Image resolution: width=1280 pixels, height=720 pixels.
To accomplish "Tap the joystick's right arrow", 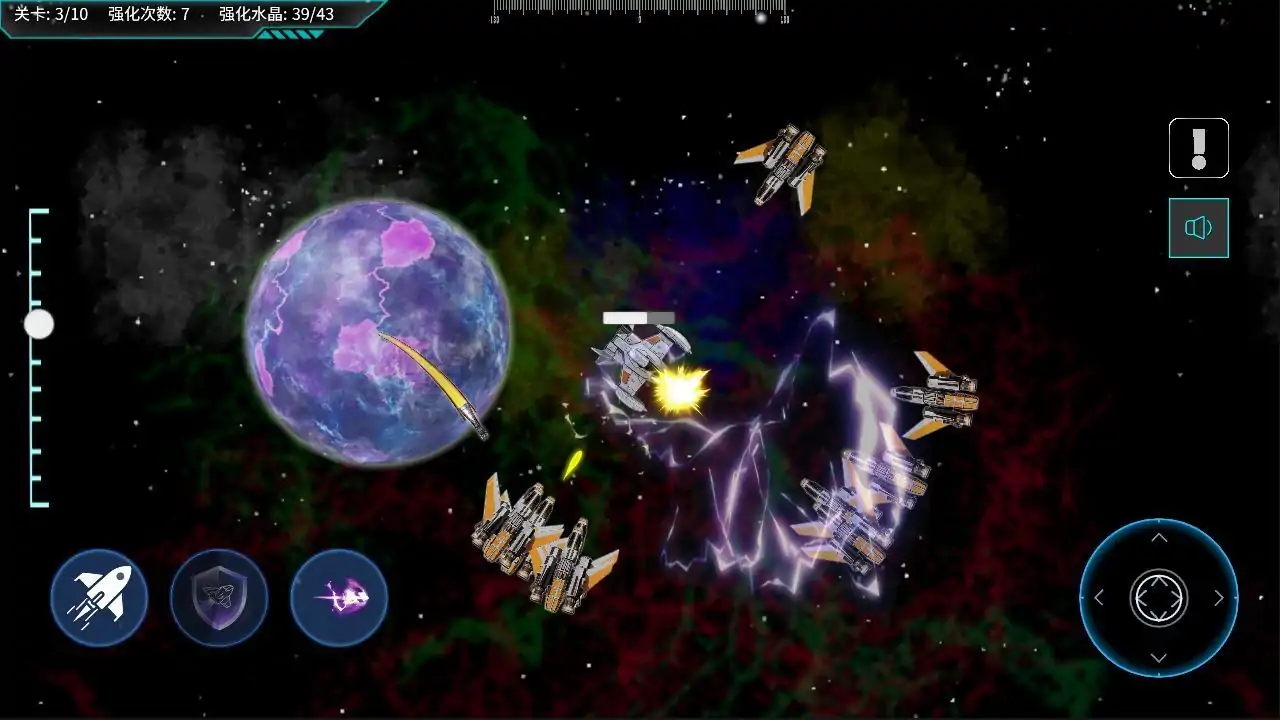I will tap(1219, 598).
